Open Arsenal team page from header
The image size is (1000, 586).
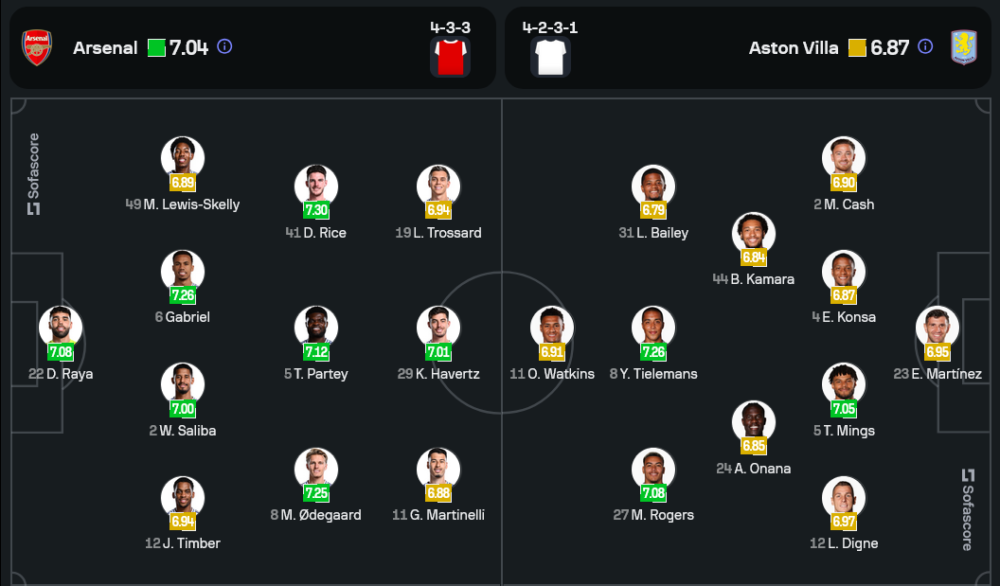point(105,48)
